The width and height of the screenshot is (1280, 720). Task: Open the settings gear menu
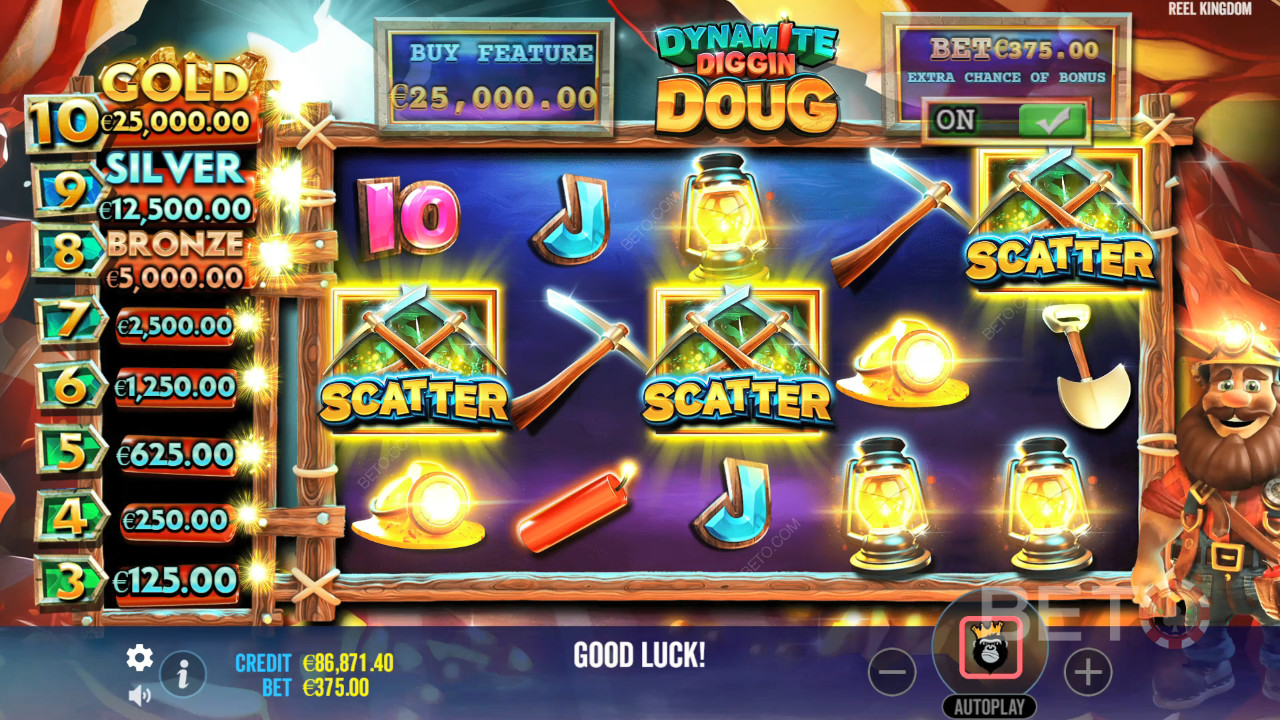click(139, 657)
